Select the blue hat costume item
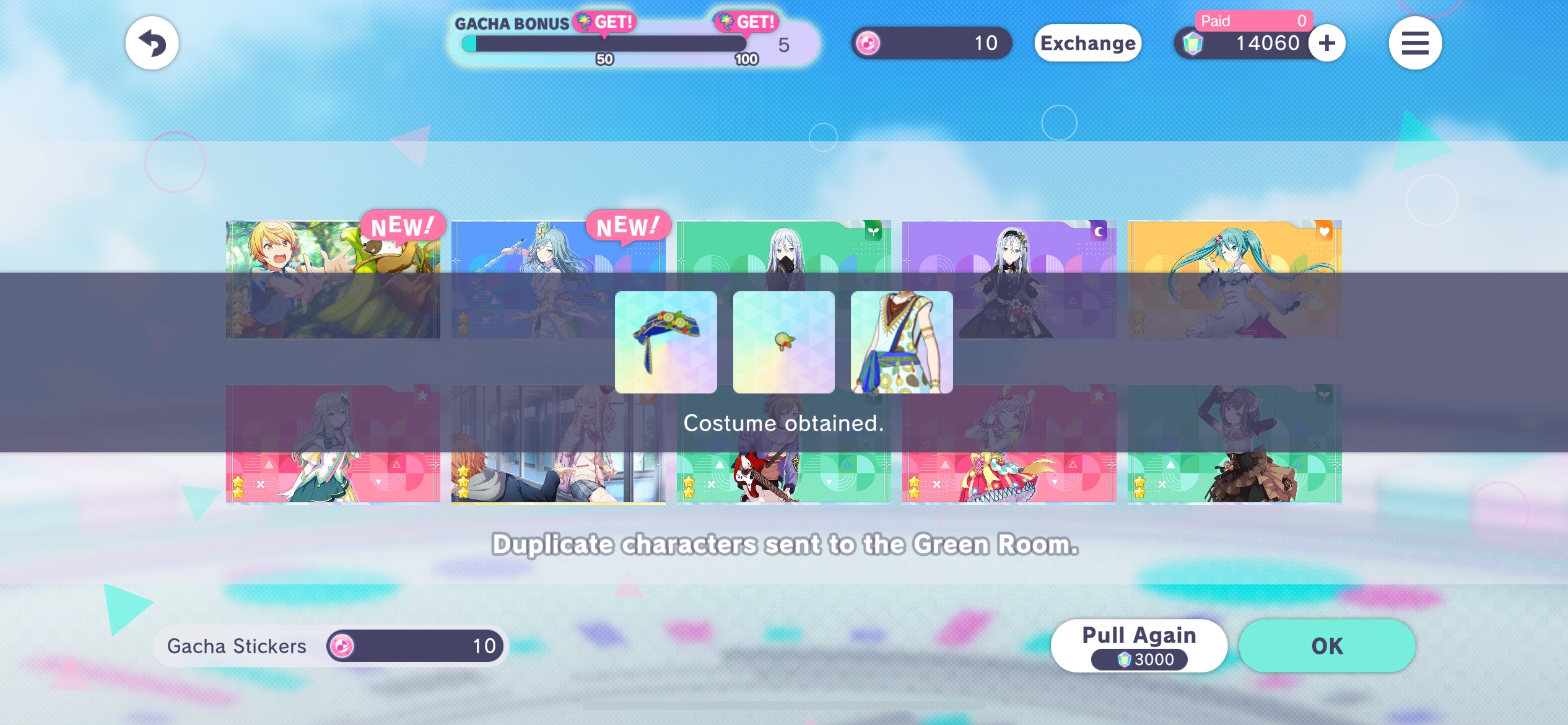The width and height of the screenshot is (1568, 725). [666, 341]
